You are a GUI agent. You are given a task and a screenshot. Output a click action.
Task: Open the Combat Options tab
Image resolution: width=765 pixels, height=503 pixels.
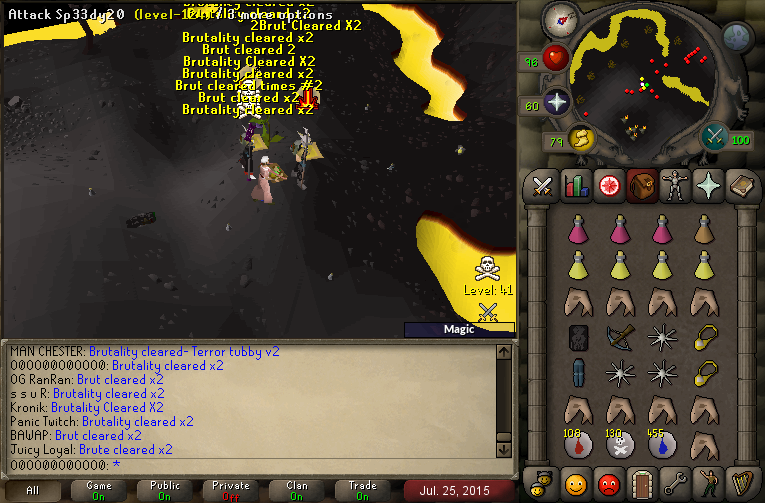click(x=542, y=185)
